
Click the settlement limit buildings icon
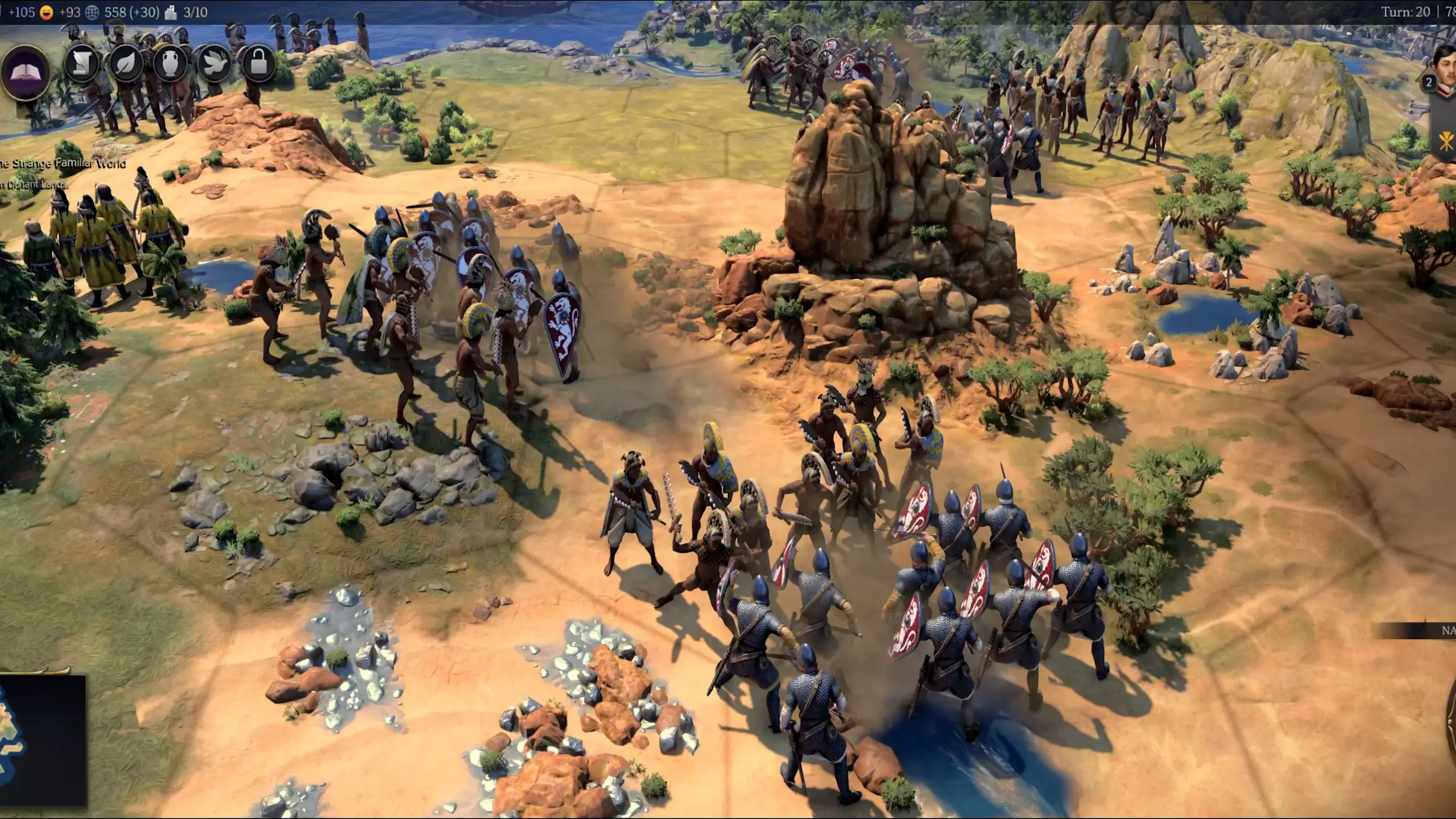[171, 12]
